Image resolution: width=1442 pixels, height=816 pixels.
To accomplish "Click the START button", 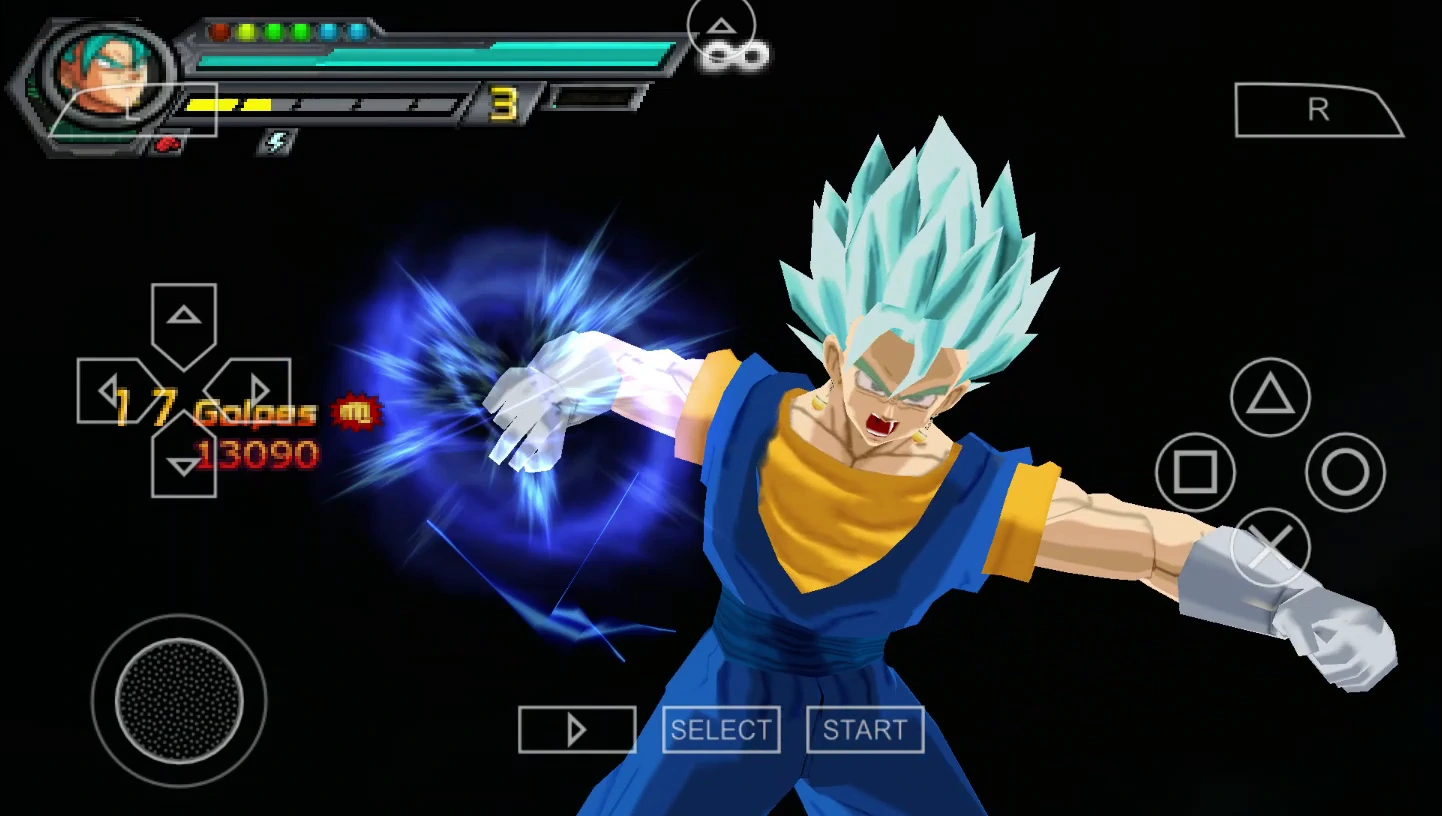I will (865, 730).
